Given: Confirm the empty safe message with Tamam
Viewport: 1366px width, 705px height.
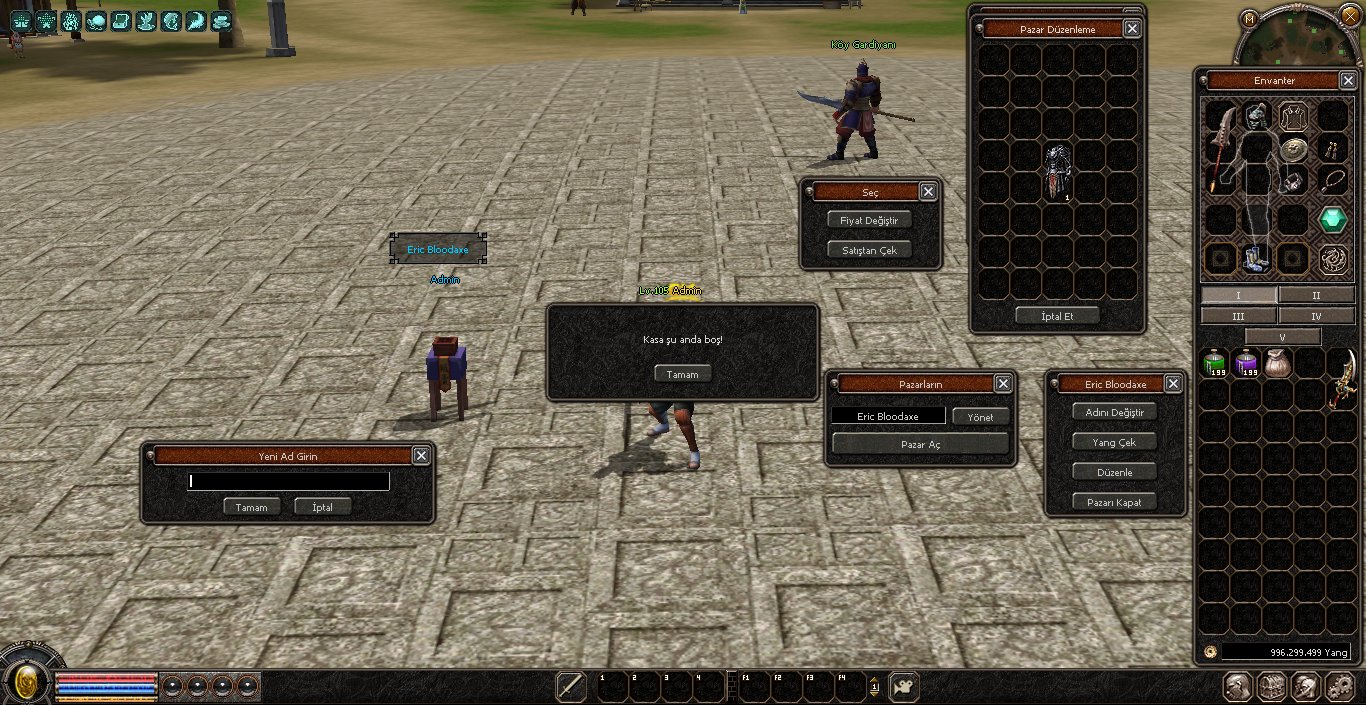Looking at the screenshot, I should (683, 374).
